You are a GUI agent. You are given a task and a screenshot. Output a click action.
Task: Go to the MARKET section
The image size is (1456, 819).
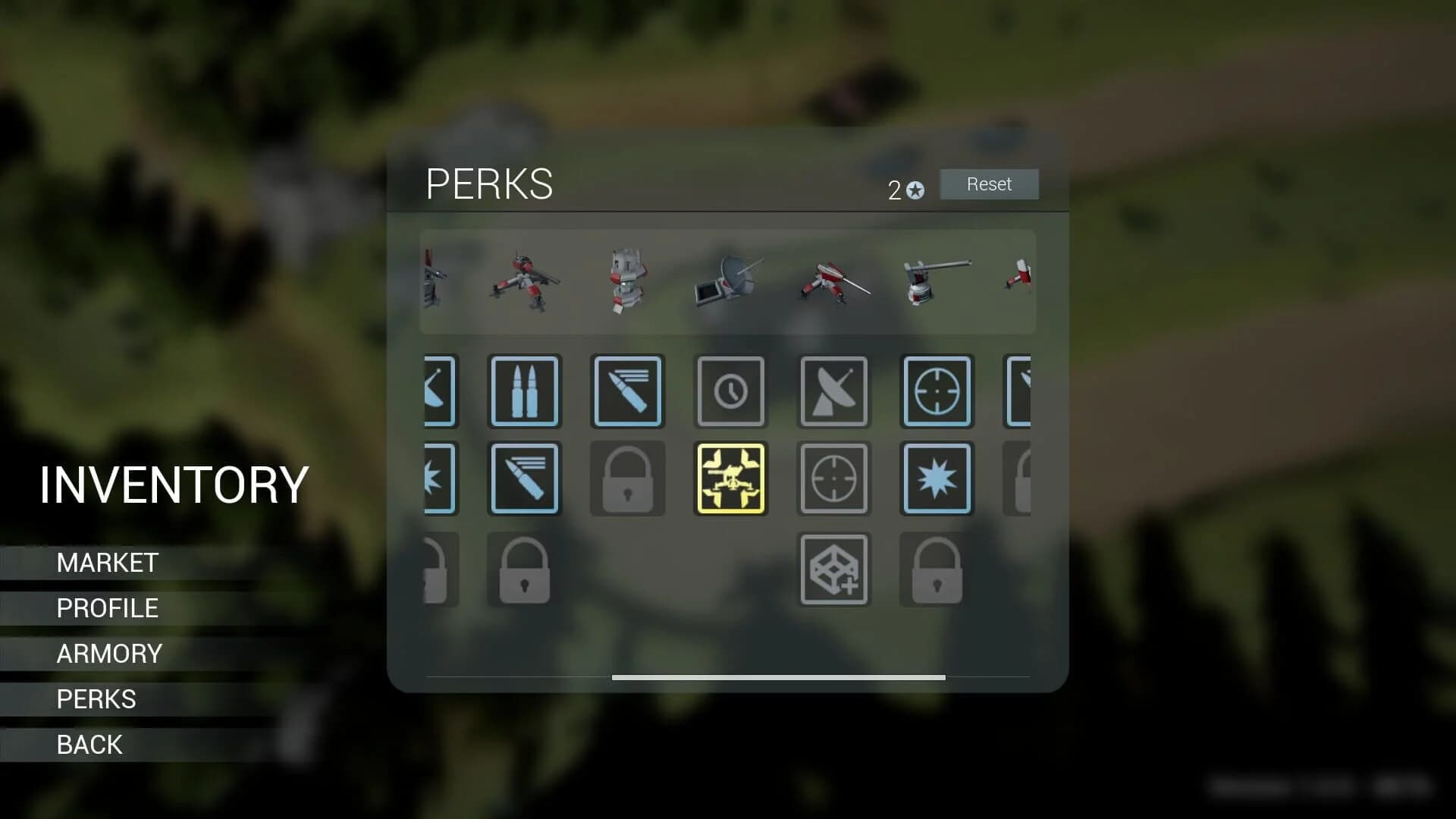pos(108,562)
